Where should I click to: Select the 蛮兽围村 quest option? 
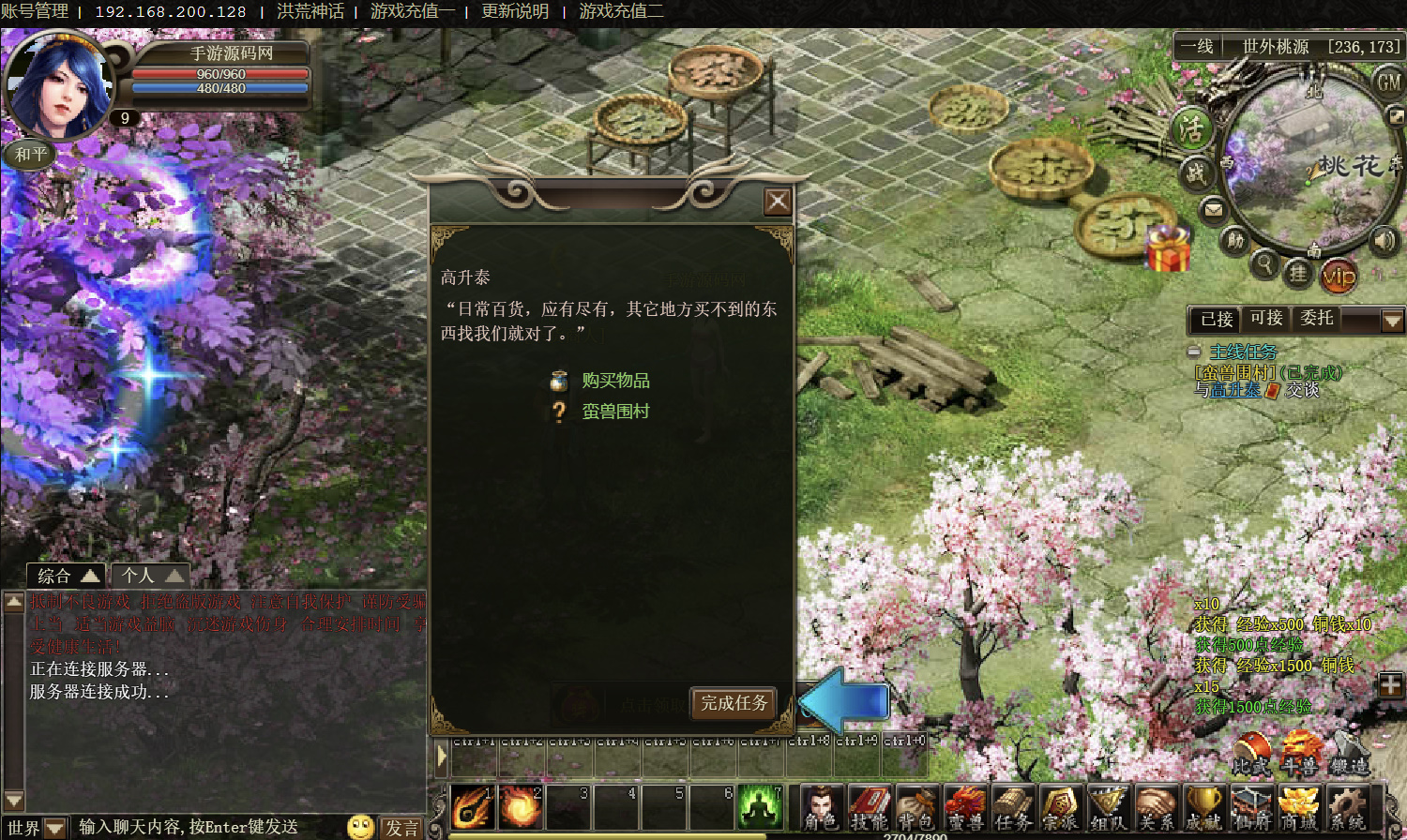[x=615, y=412]
